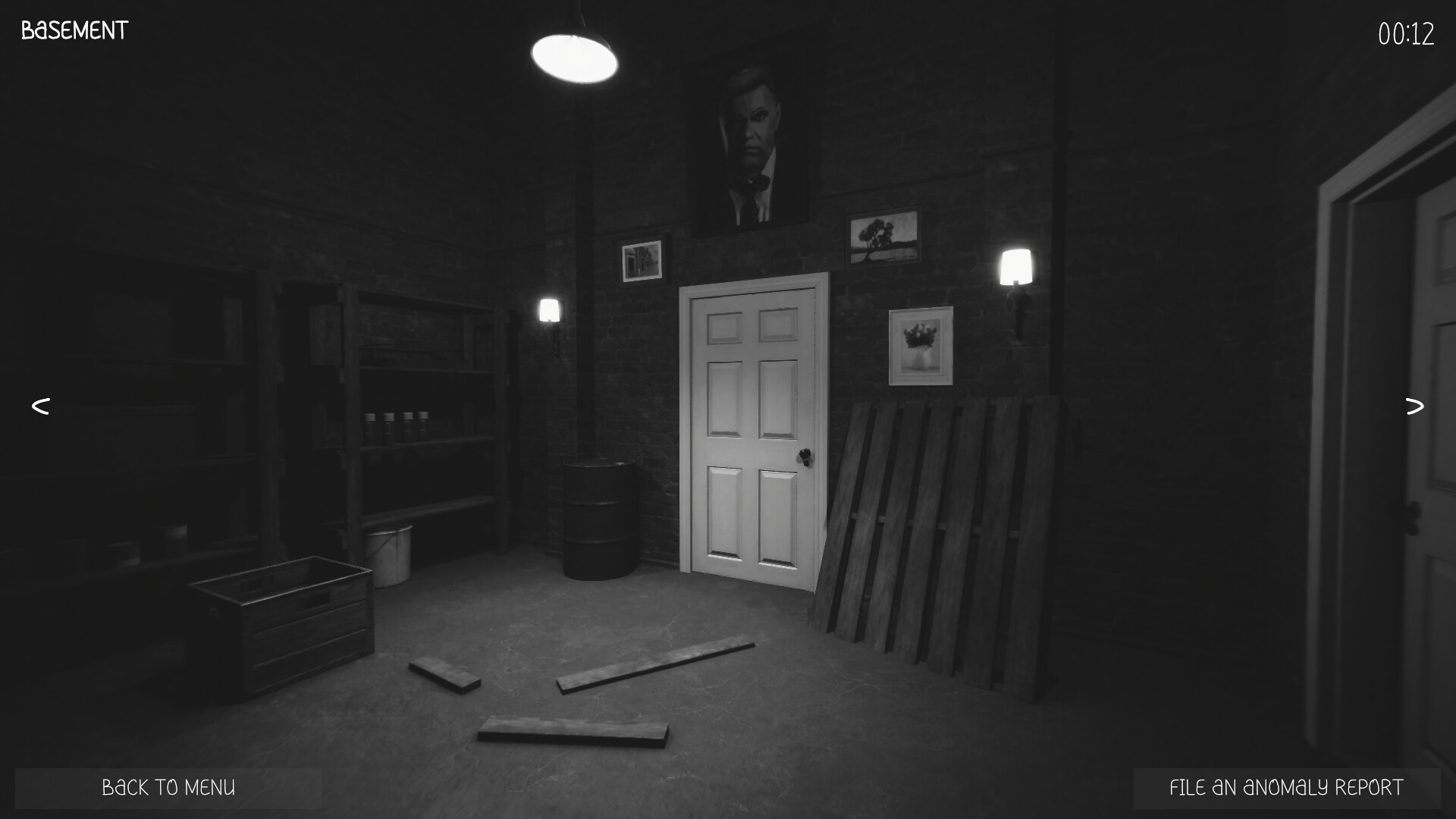Click the flower vase picture frame
The height and width of the screenshot is (819, 1456).
921,345
